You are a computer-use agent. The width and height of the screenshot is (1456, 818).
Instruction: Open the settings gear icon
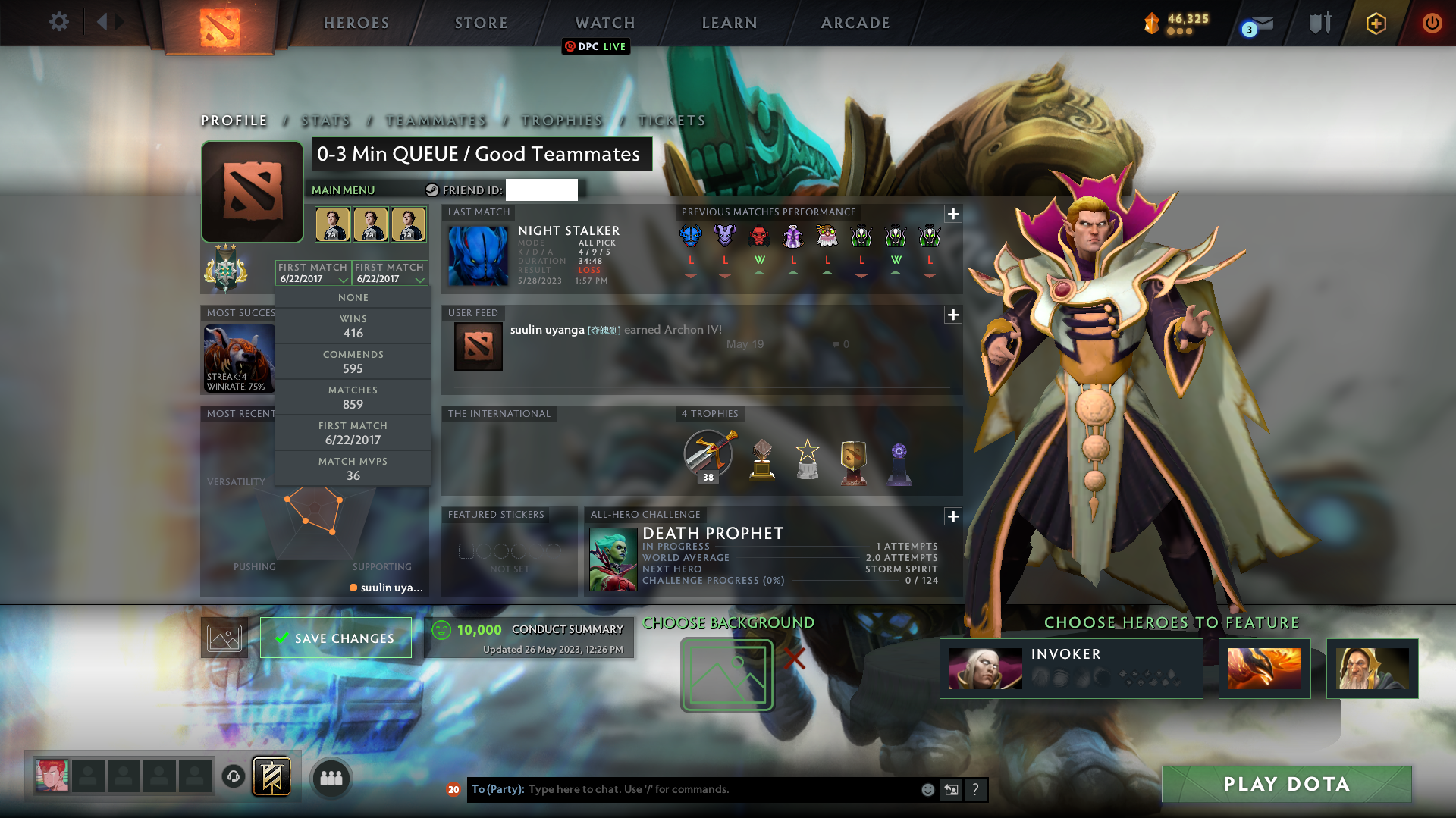pyautogui.click(x=58, y=22)
